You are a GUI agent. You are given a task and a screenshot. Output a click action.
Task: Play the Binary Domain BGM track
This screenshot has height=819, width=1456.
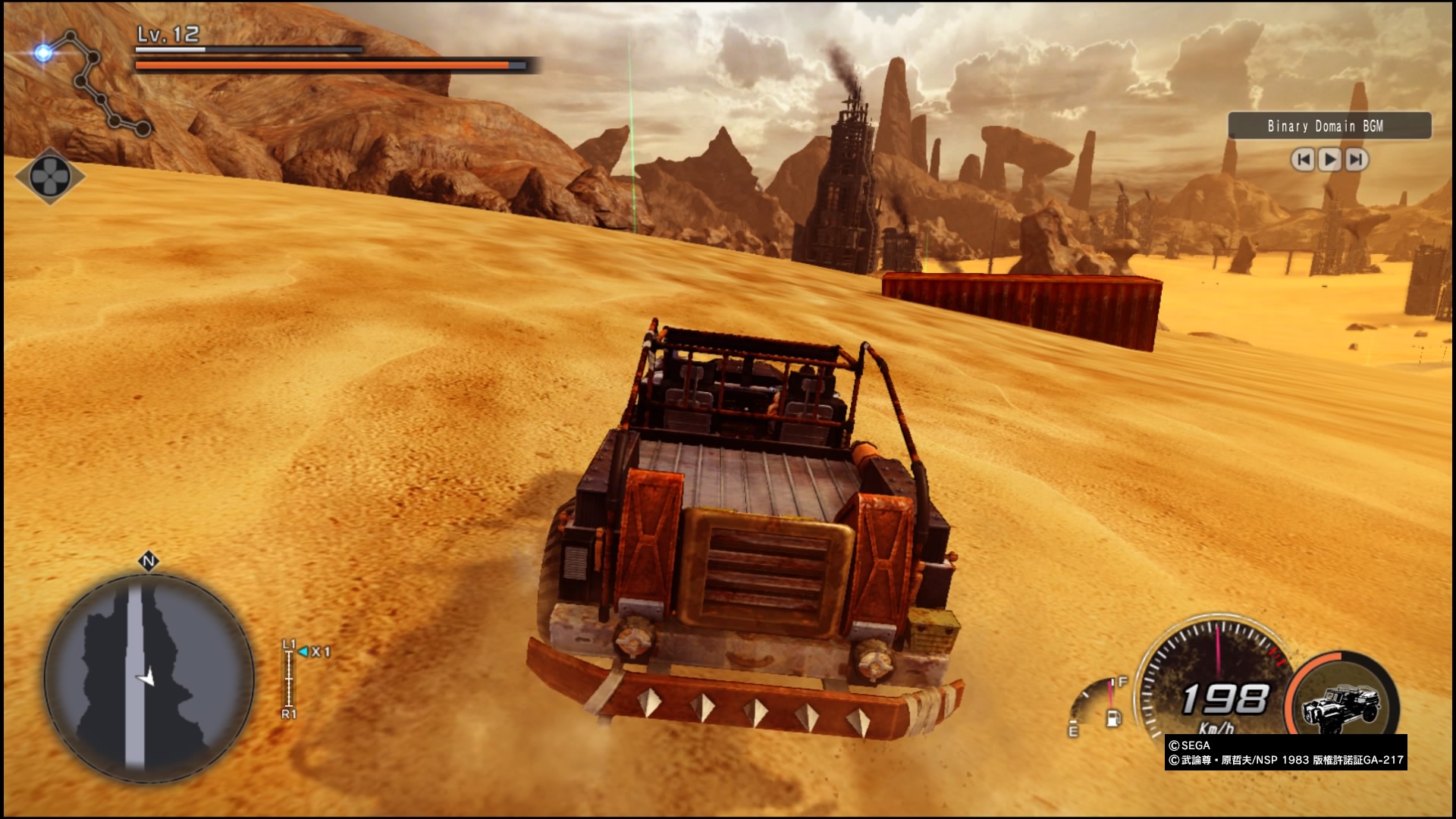1329,159
